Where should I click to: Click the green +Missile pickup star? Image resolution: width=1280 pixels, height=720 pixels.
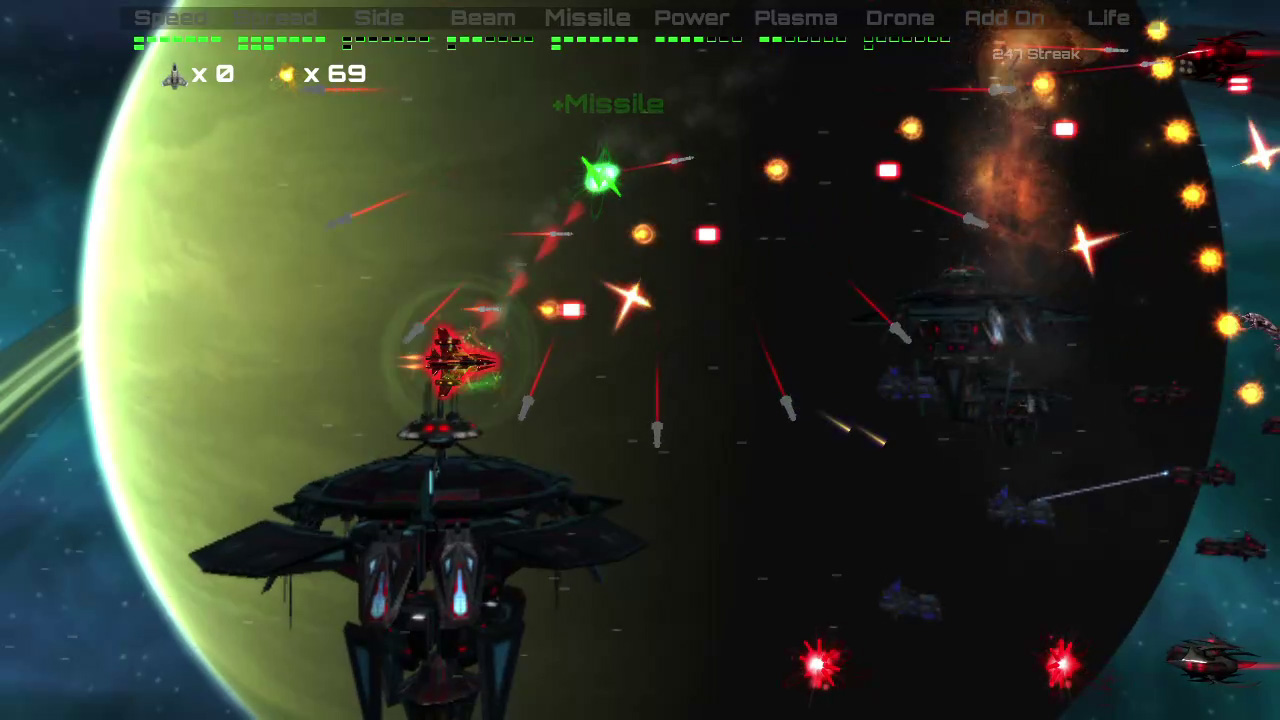[601, 176]
